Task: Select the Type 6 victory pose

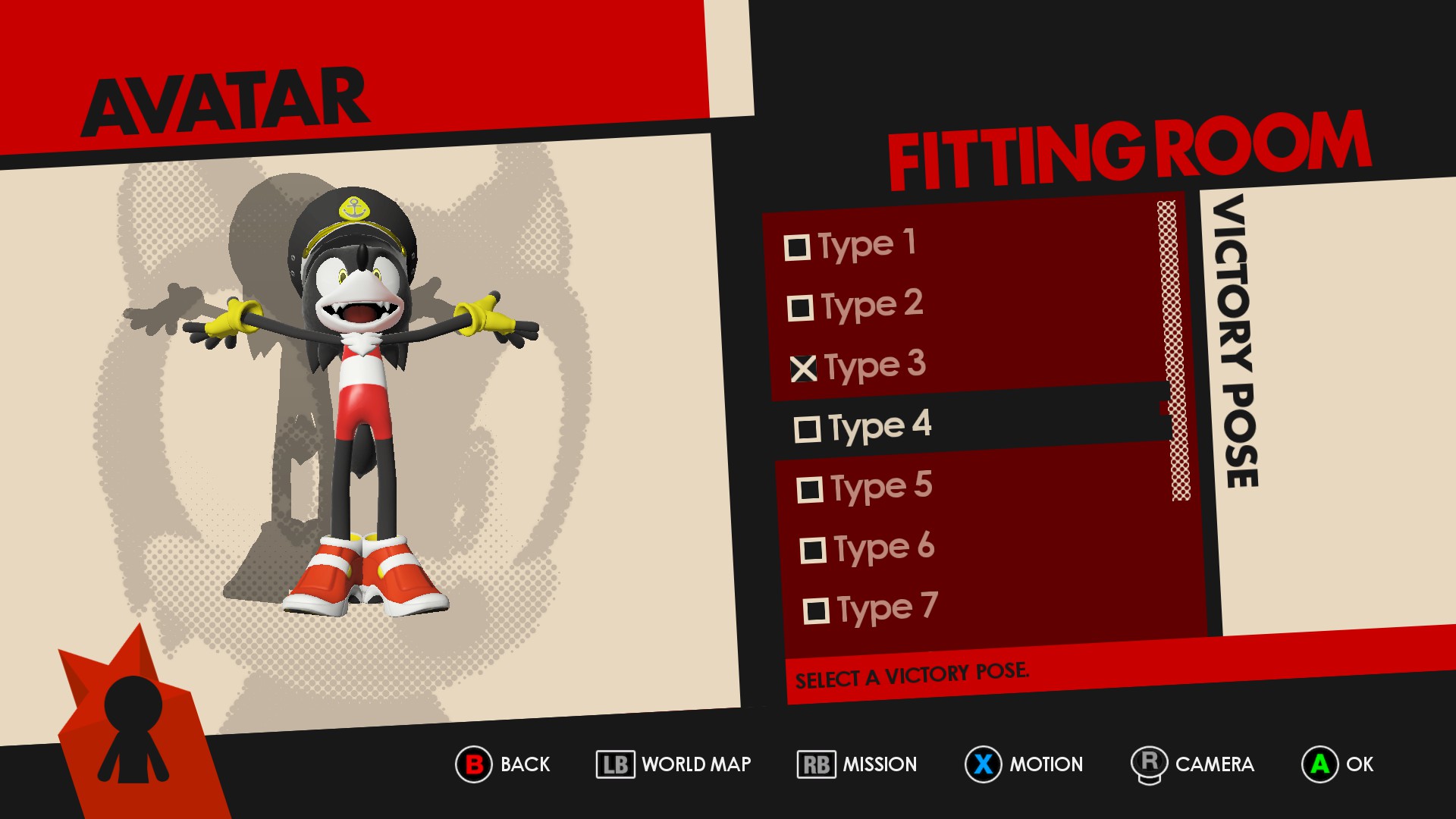Action: point(868,548)
